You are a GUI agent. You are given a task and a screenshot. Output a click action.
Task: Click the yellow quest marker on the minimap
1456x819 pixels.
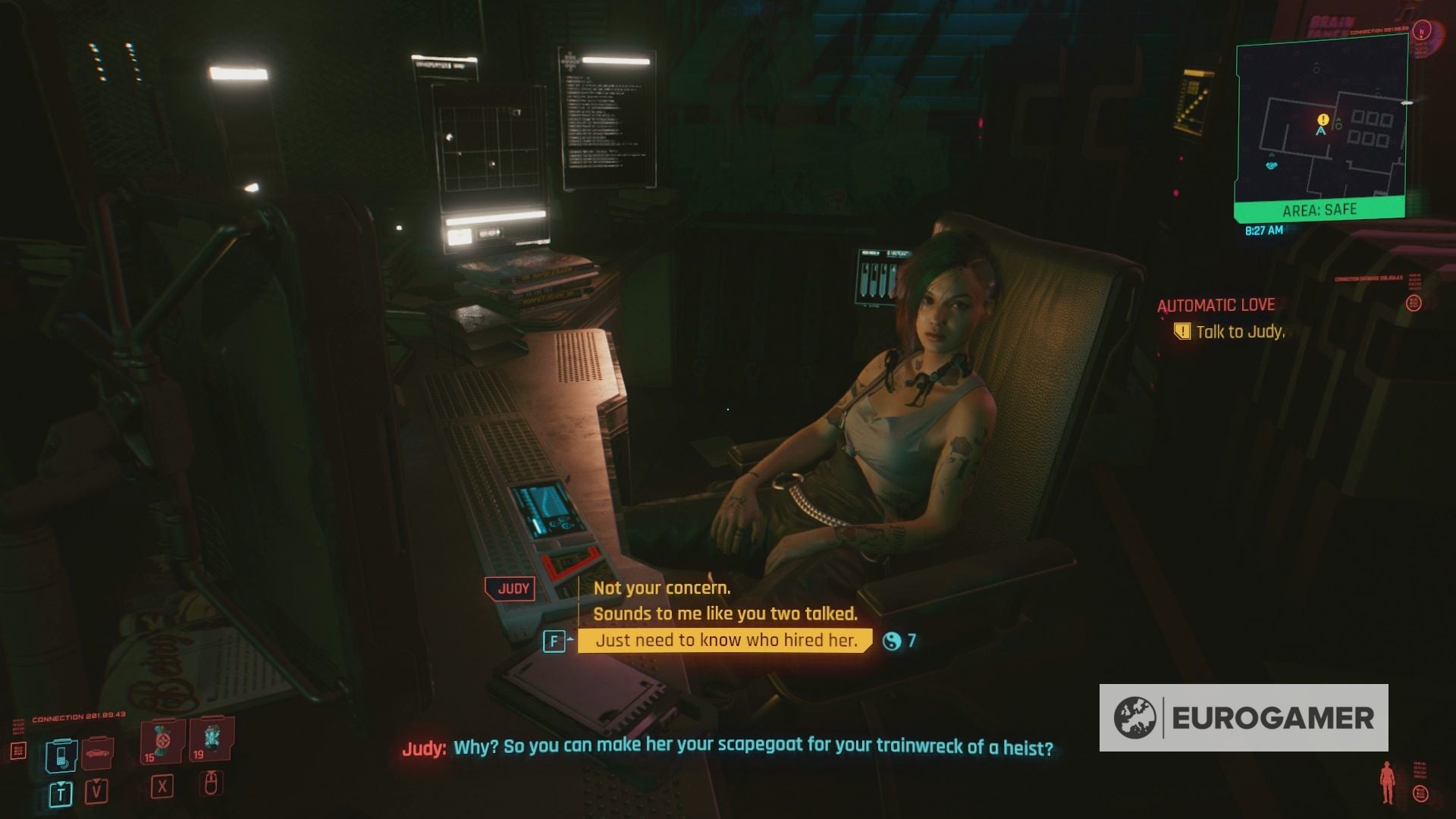[x=1323, y=120]
